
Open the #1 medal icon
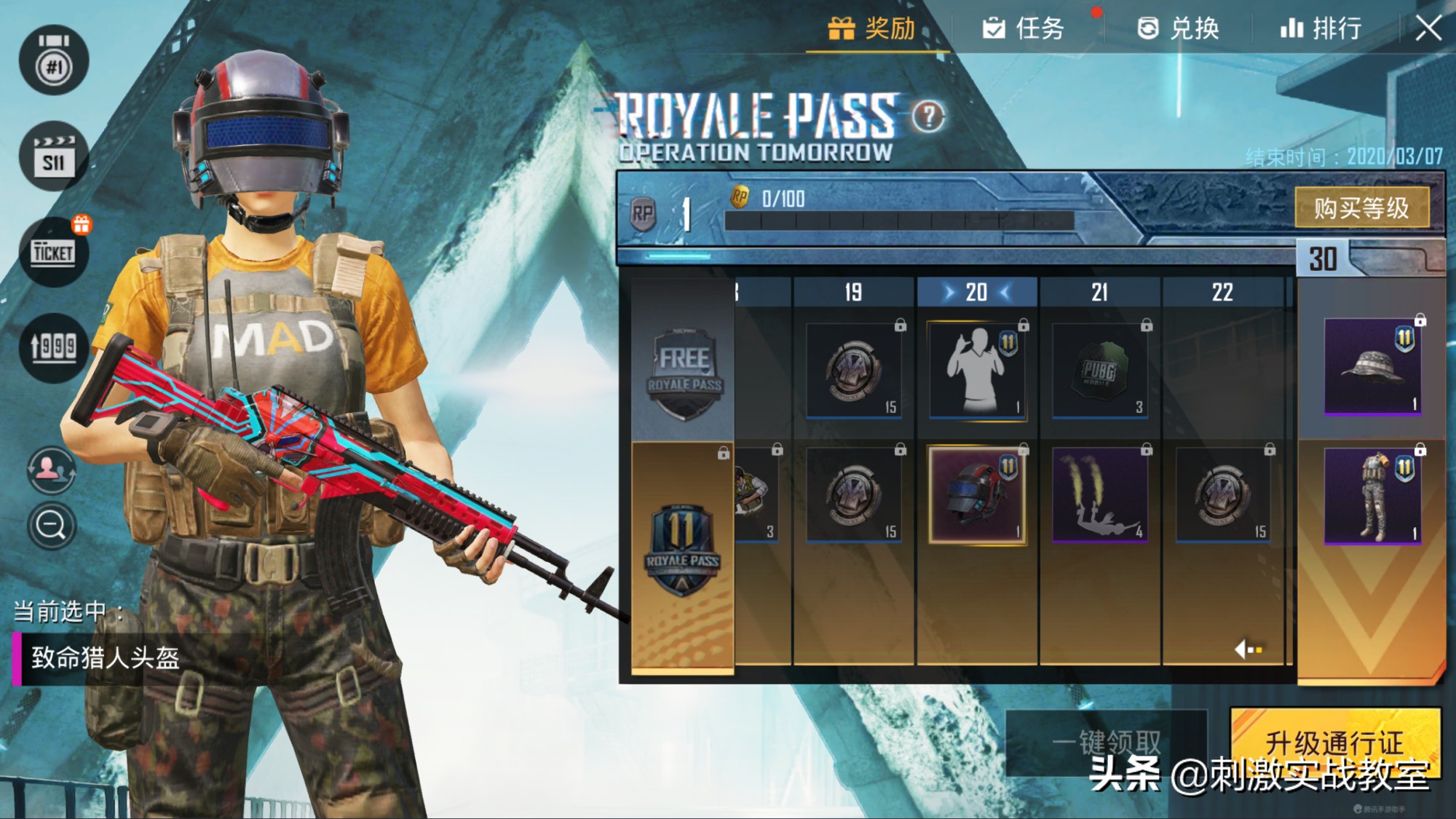54,61
